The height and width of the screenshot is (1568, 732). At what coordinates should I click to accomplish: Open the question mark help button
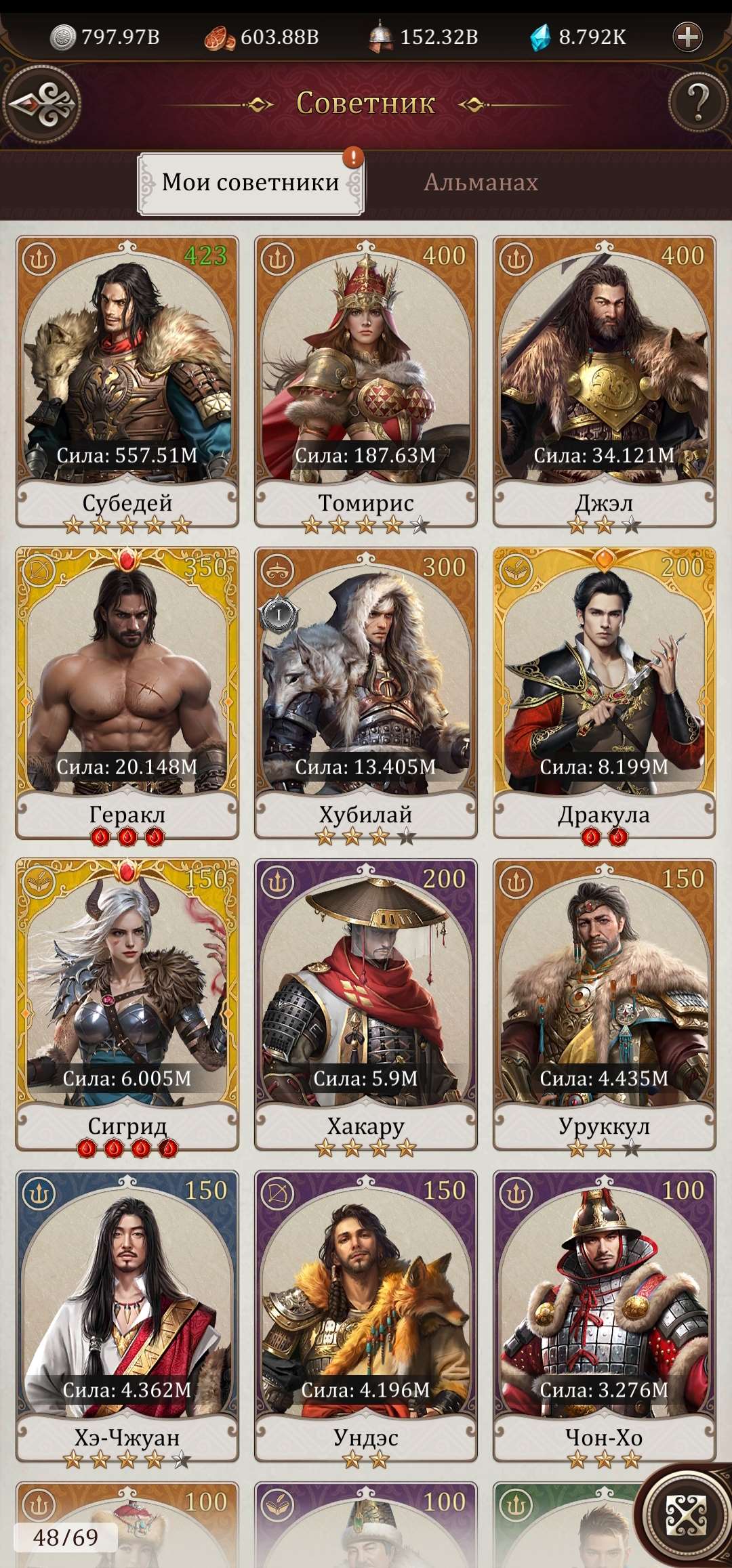(697, 103)
